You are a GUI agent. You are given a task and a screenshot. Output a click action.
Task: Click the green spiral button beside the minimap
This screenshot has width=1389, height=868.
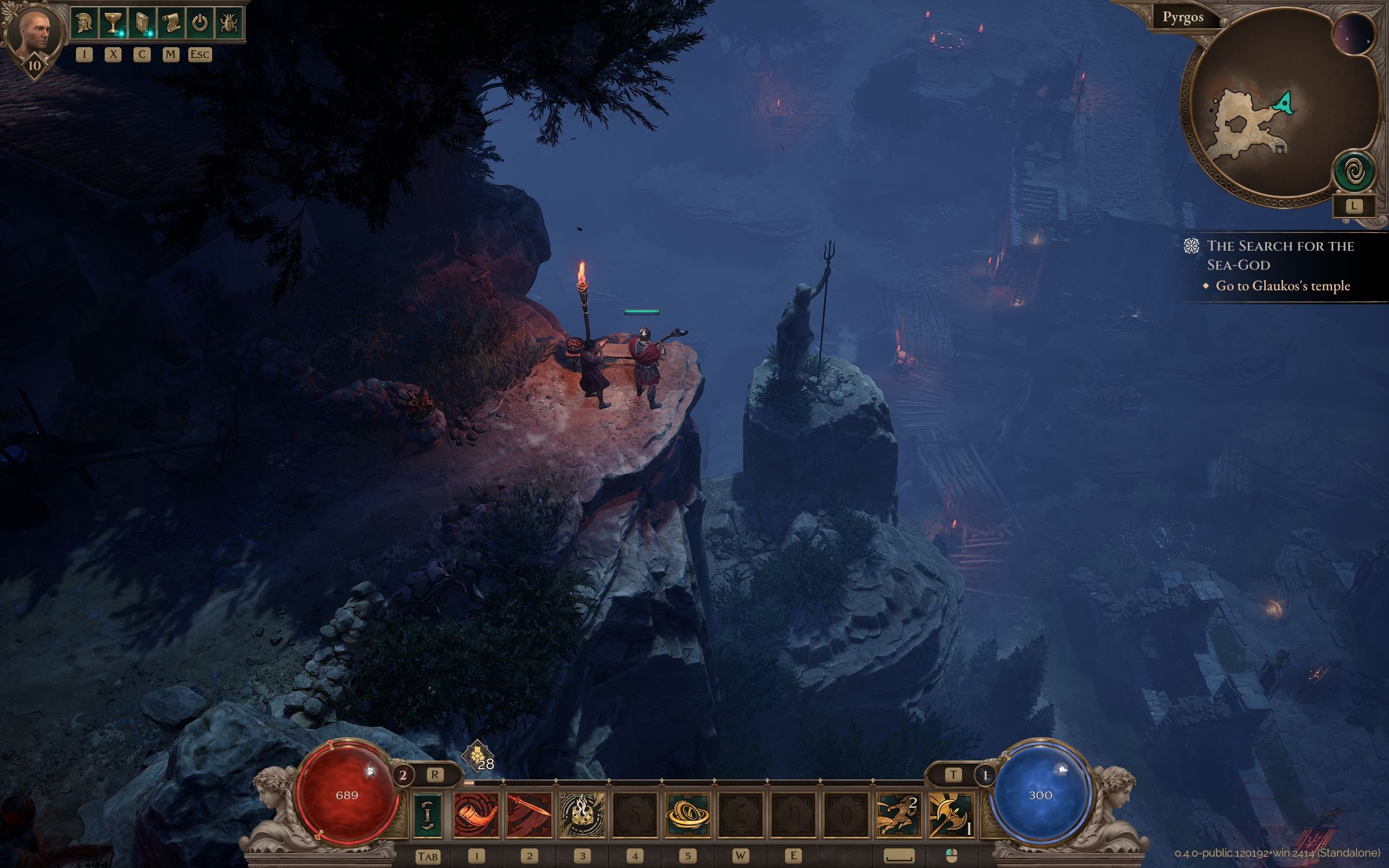point(1355,171)
